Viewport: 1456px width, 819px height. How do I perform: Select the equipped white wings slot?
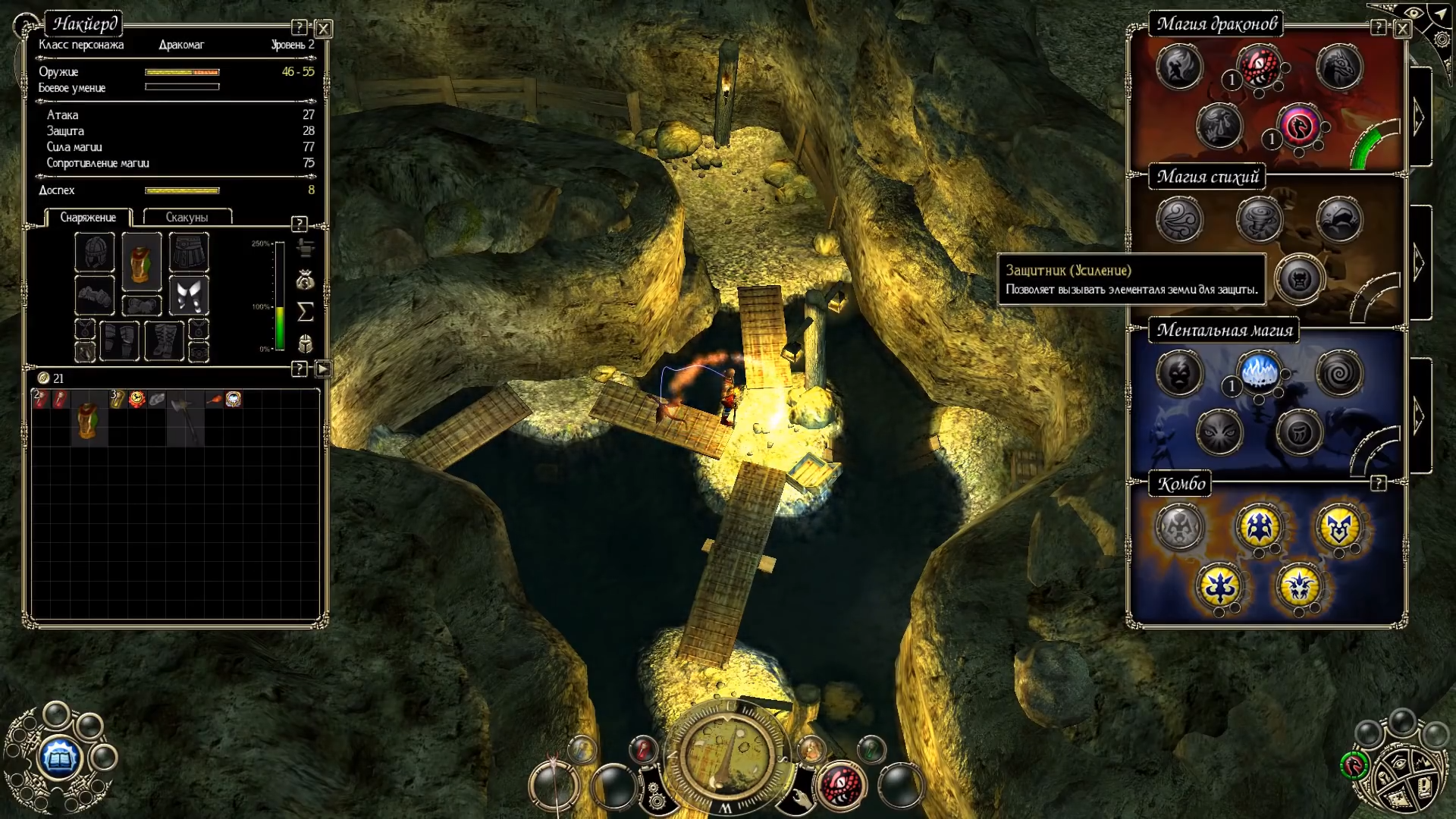[188, 295]
